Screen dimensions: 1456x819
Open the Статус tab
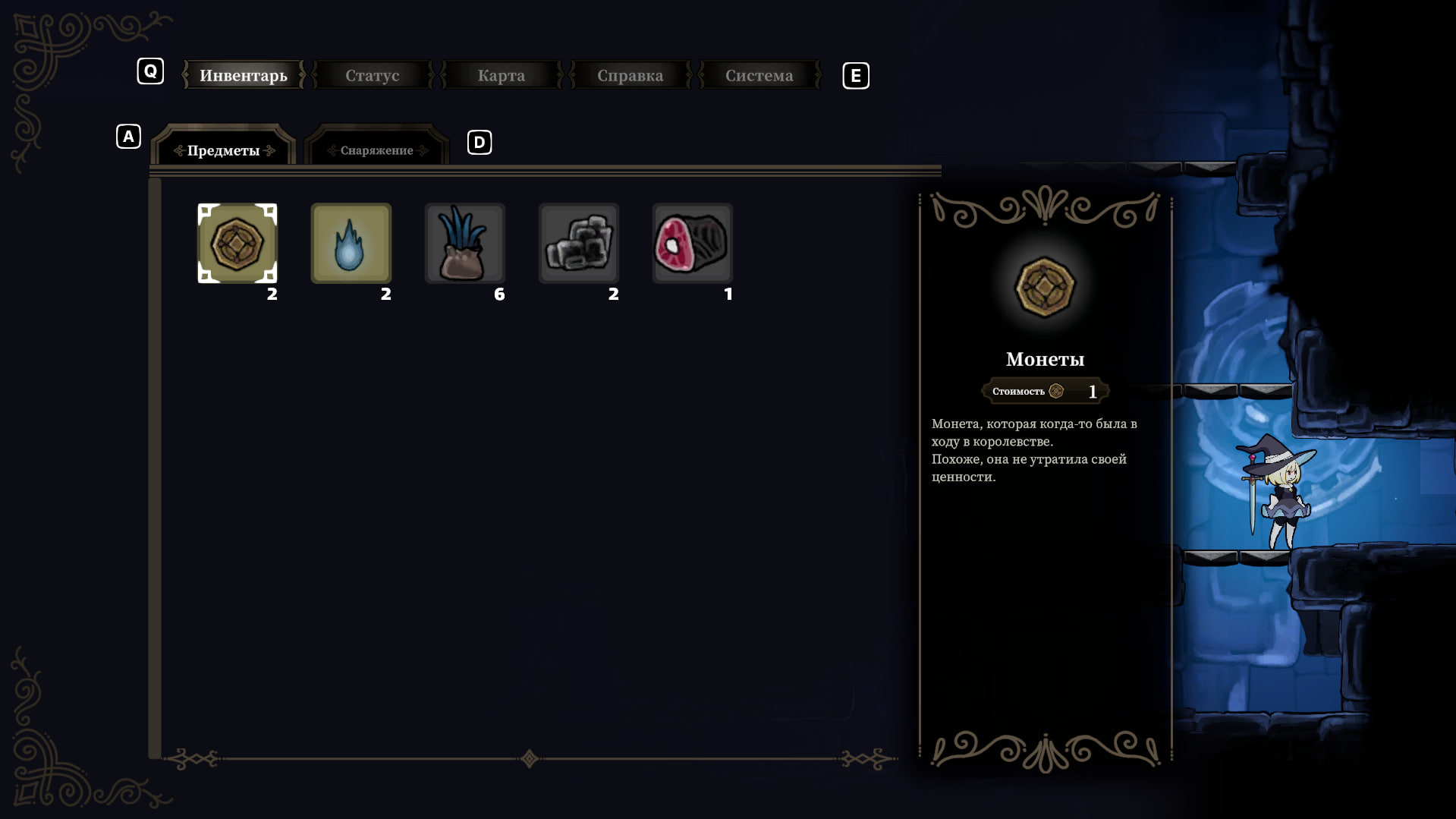(372, 75)
